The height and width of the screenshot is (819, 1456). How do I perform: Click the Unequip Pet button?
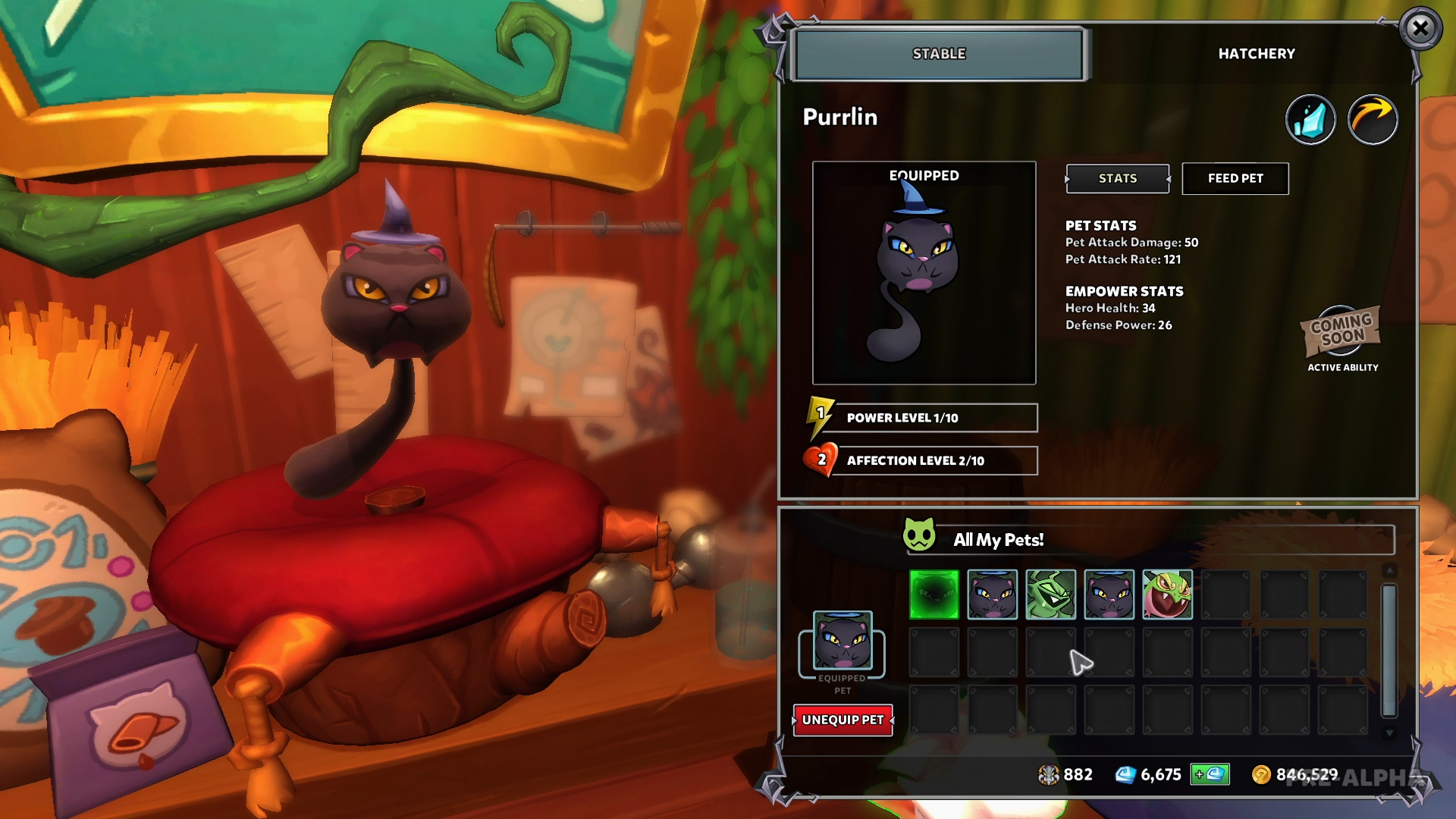(843, 720)
